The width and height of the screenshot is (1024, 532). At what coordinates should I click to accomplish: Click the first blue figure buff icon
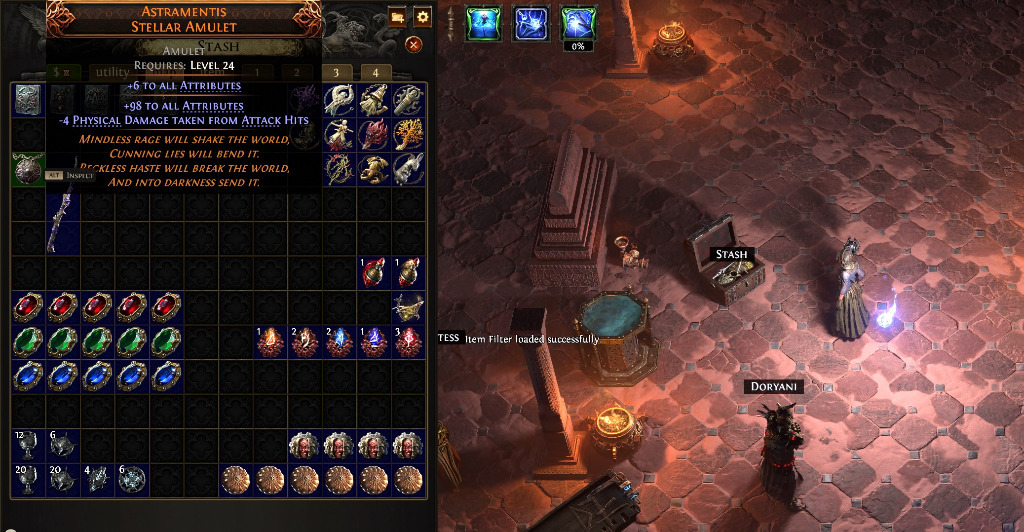(483, 23)
